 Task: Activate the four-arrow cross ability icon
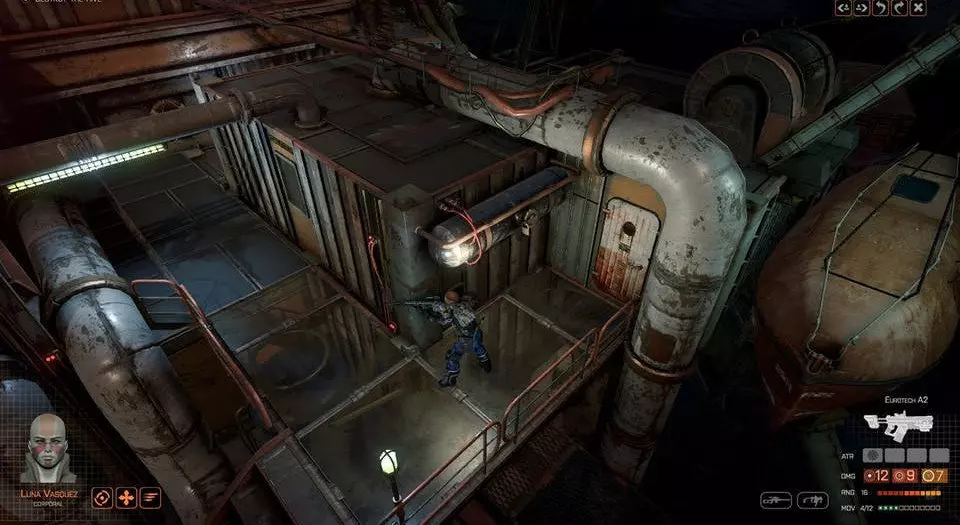click(x=126, y=497)
